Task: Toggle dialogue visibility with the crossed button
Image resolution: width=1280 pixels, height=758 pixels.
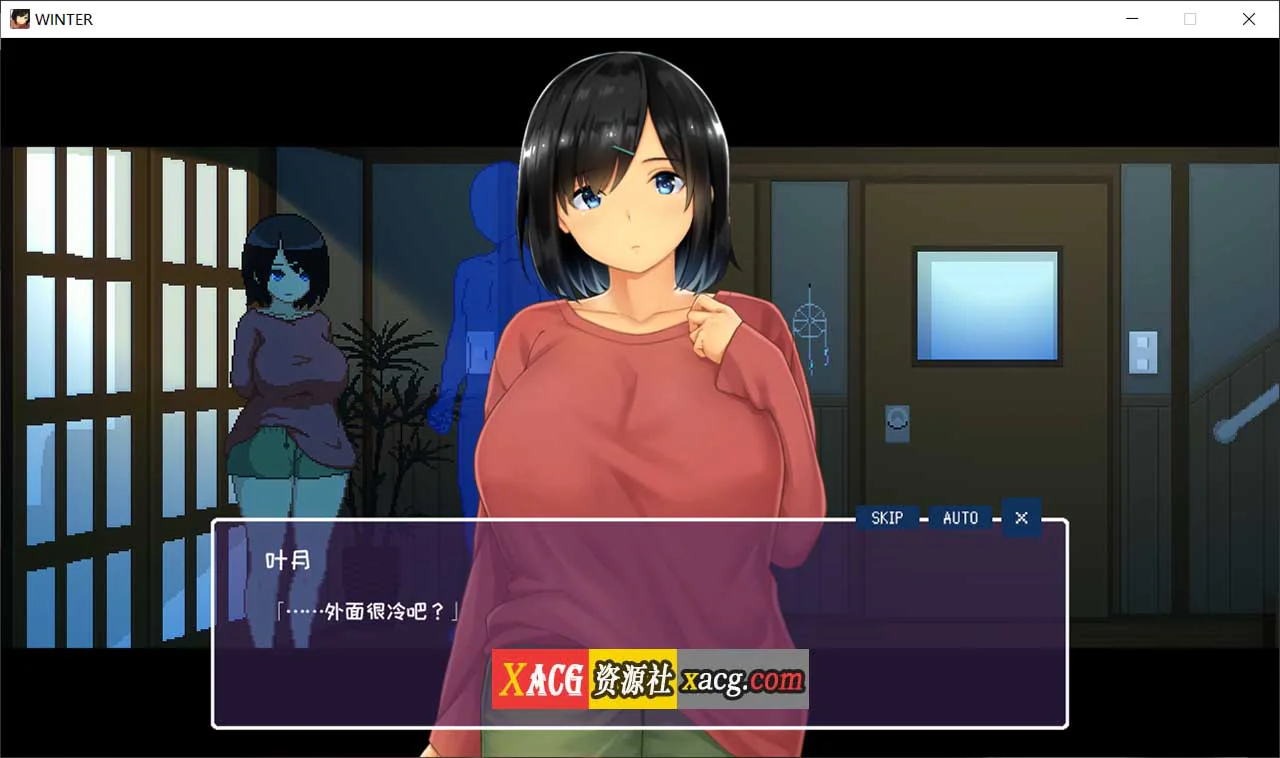Action: [1021, 518]
